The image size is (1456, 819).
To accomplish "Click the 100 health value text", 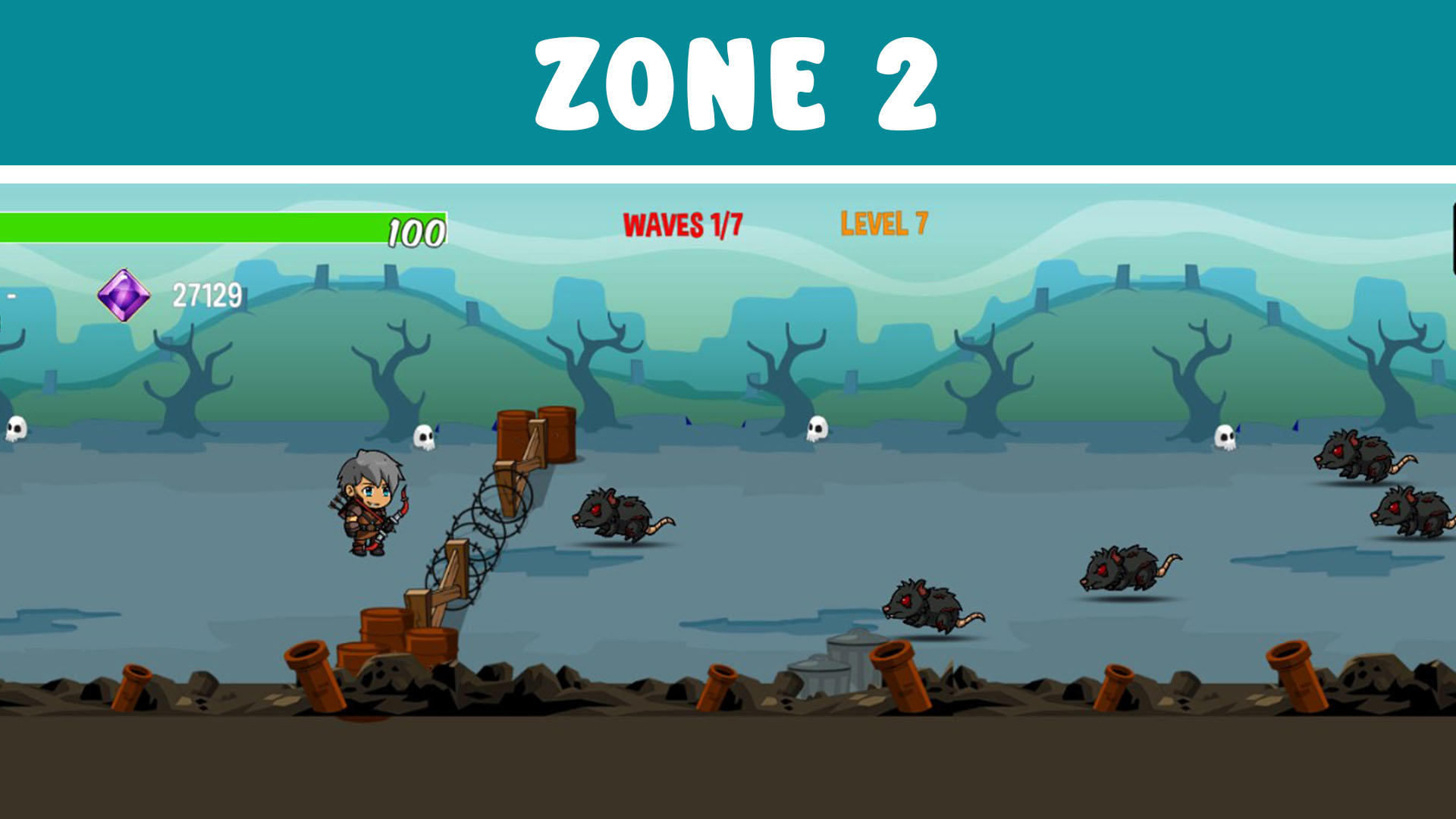I will tap(416, 231).
